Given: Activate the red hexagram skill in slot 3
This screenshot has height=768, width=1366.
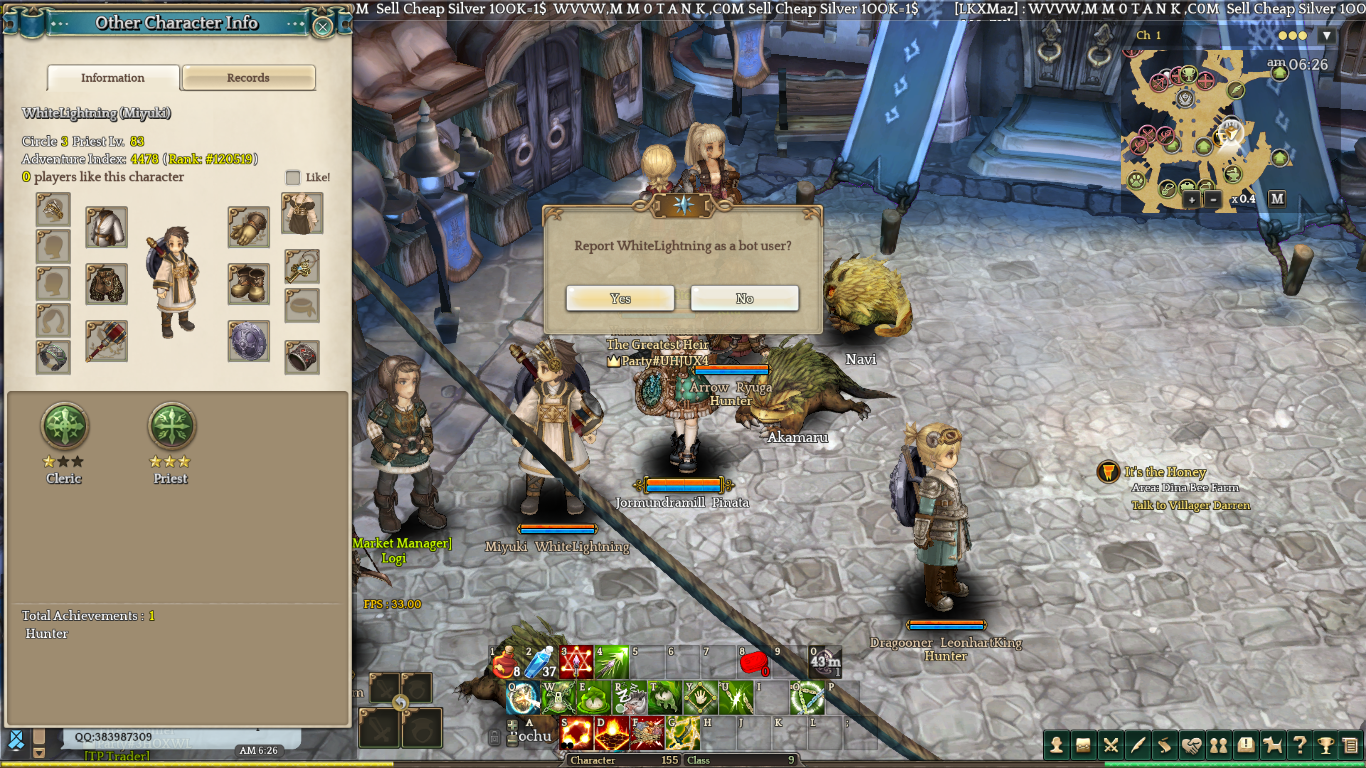Looking at the screenshot, I should pyautogui.click(x=576, y=662).
